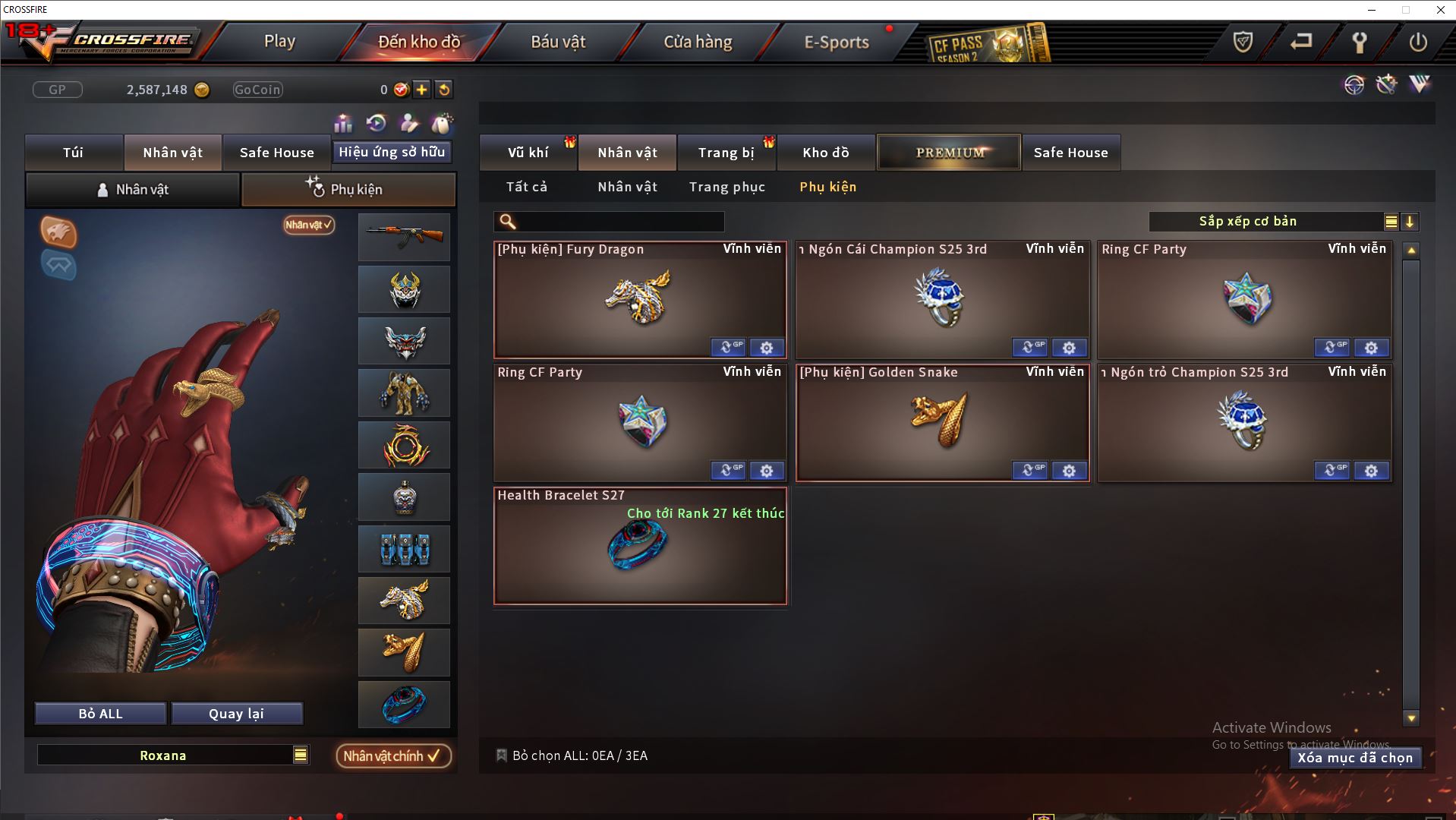Toggle the Nhân vật chính main character option
The image size is (1456, 820).
pyautogui.click(x=392, y=755)
